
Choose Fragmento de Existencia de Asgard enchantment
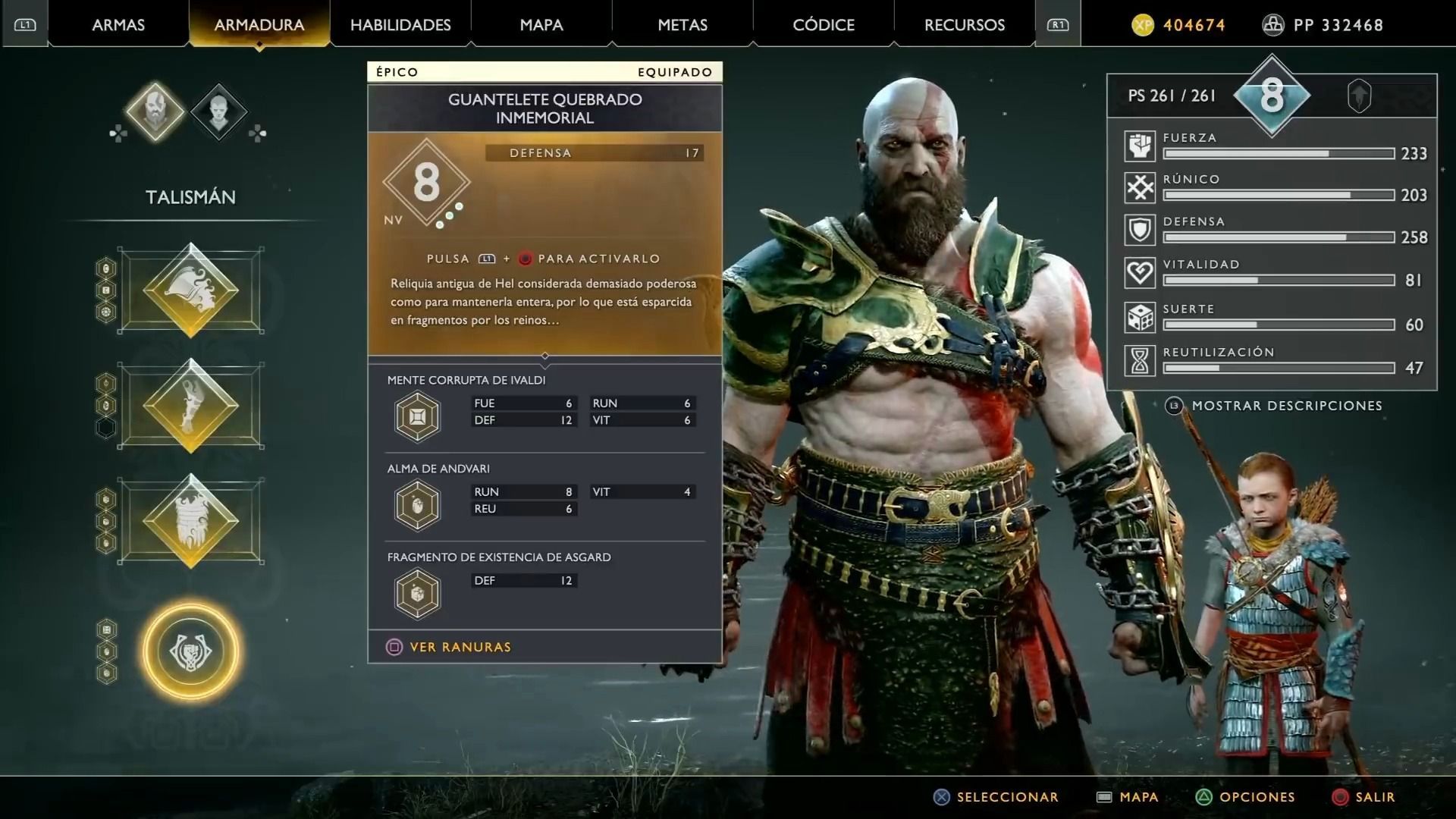pos(418,594)
